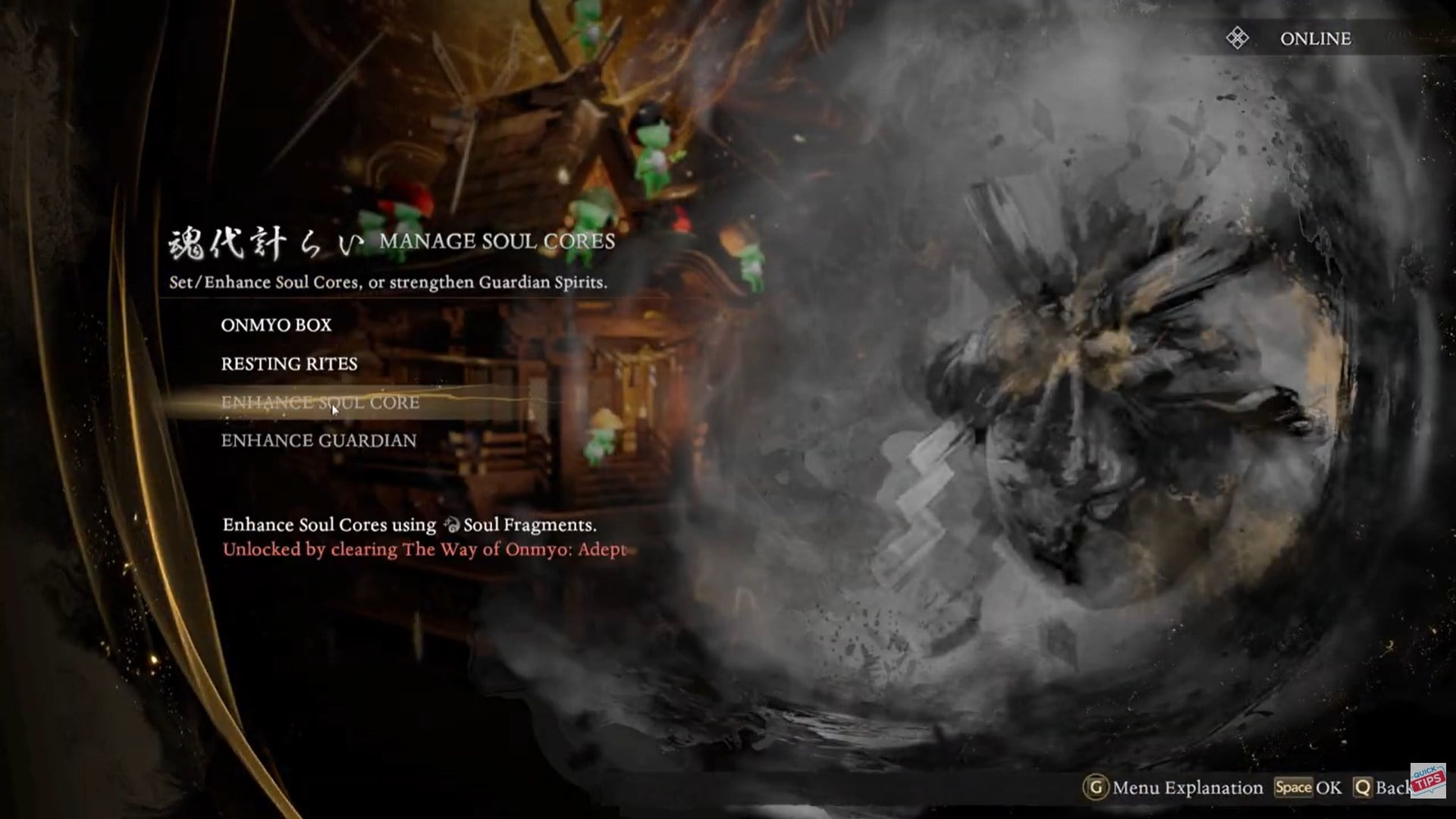Screen dimensions: 1456x819
Task: Click the Space key icon near OK
Action: (x=1294, y=787)
